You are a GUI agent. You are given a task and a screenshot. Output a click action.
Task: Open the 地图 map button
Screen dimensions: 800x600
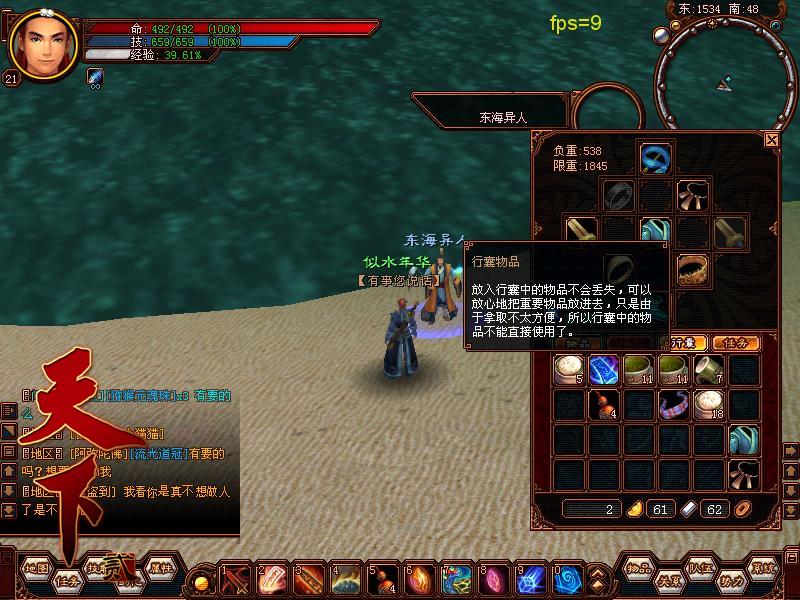coord(36,567)
